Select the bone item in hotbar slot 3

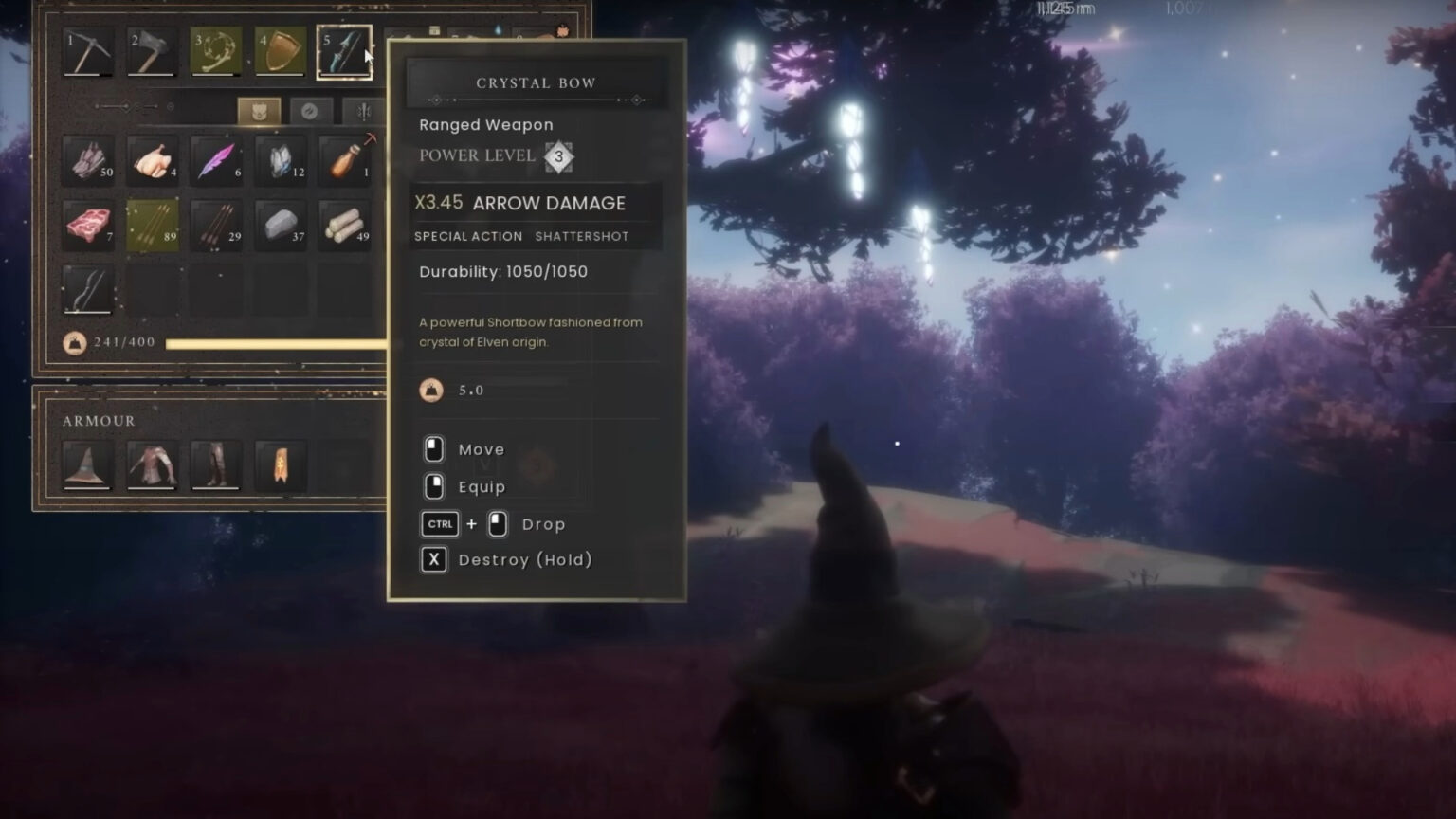216,52
